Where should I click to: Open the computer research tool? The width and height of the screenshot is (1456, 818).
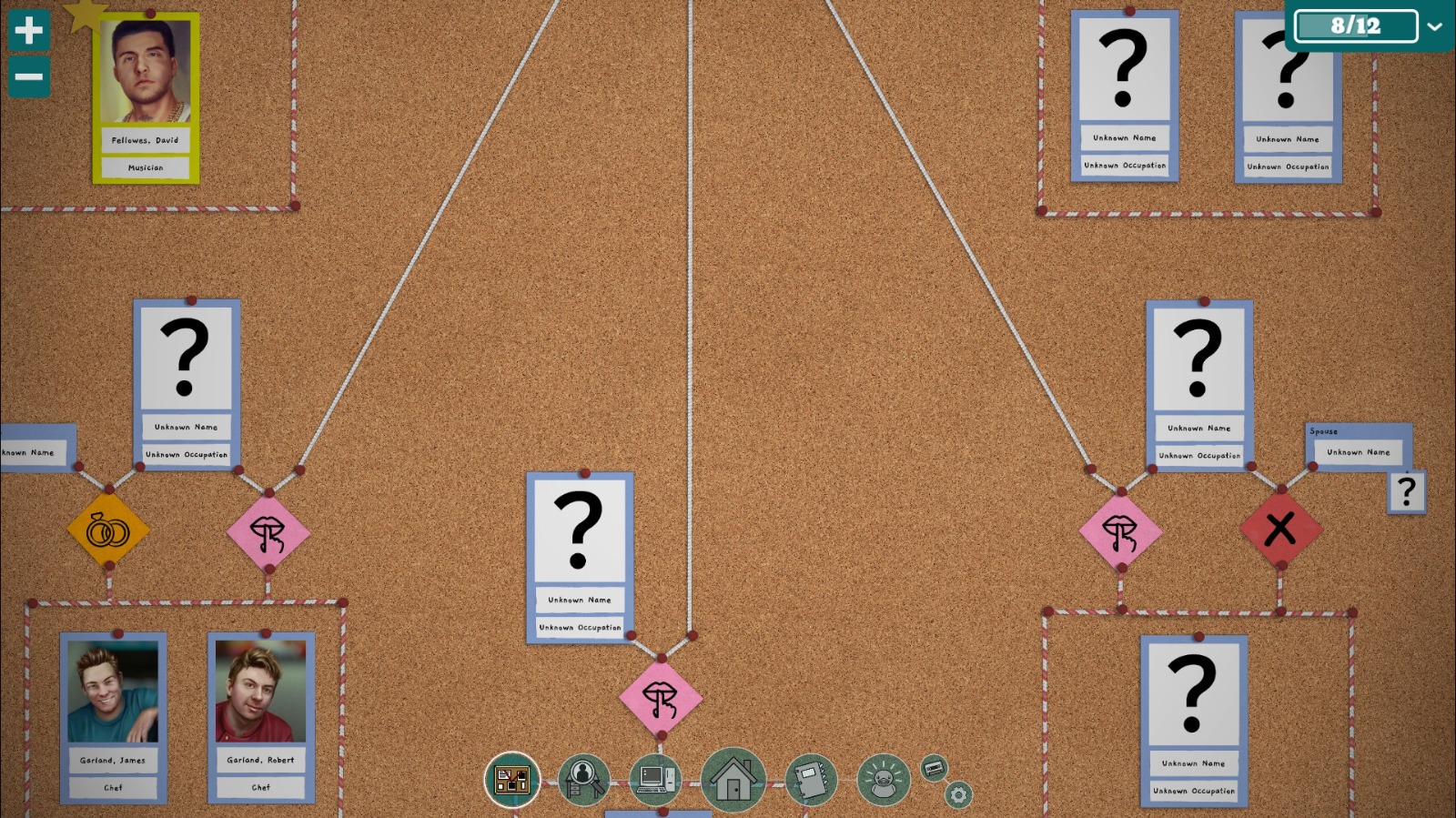click(655, 778)
